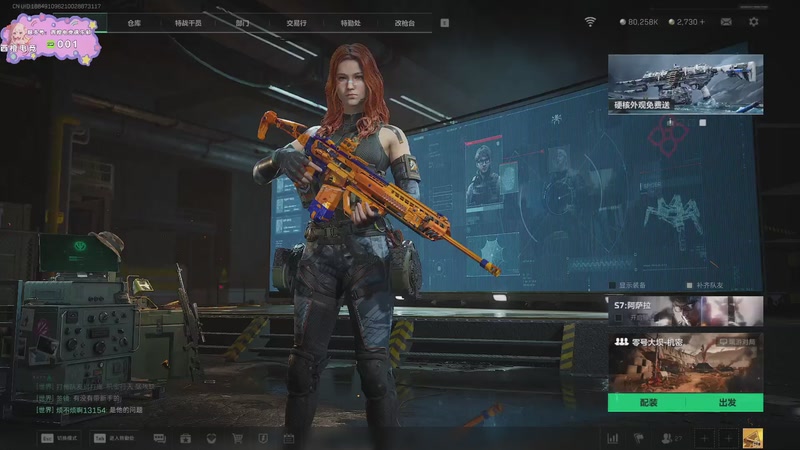Click the green 出发 depart button
The height and width of the screenshot is (450, 800).
[x=727, y=402]
